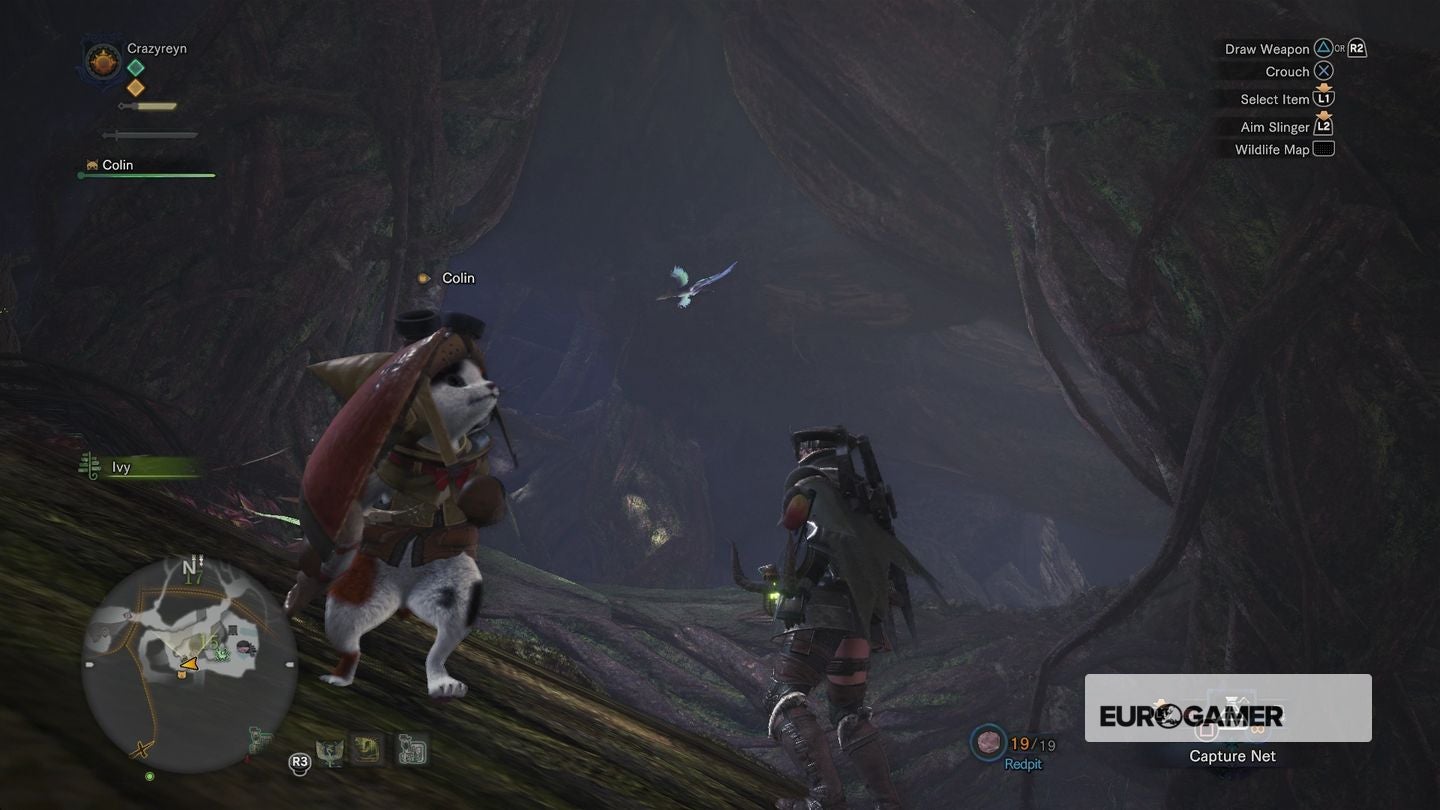
Task: Click the Crazyreyn hunter emblem icon
Action: point(103,63)
